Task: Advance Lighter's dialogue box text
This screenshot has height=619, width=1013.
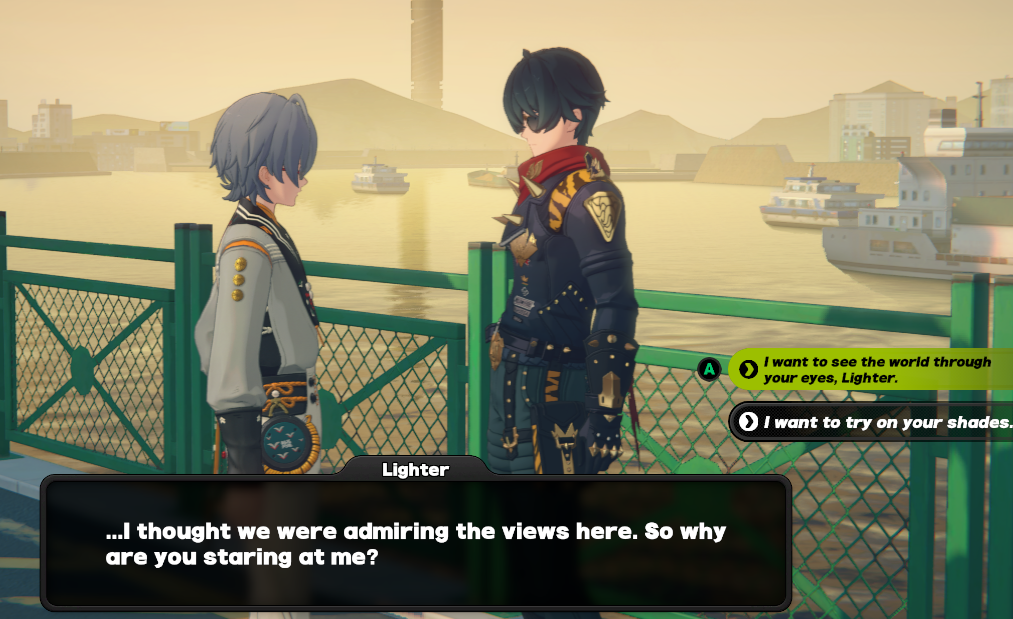Action: (415, 543)
